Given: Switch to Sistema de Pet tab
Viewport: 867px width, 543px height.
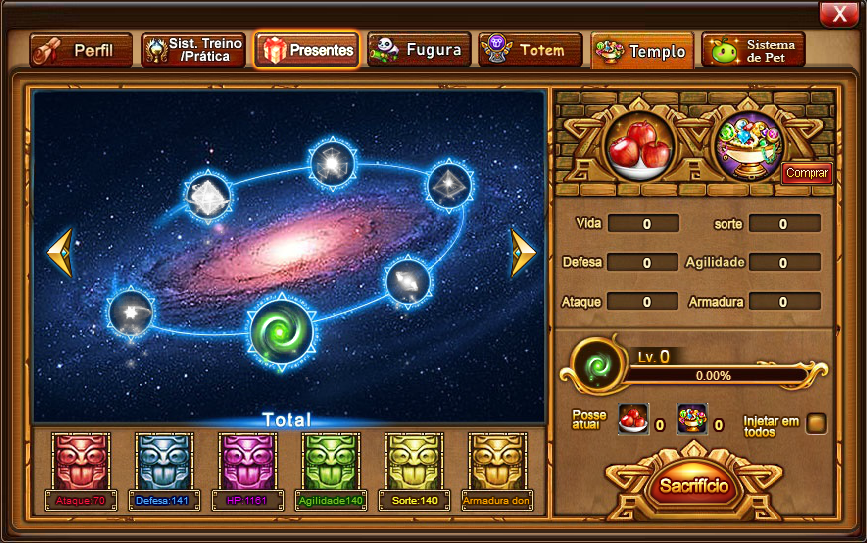Looking at the screenshot, I should pyautogui.click(x=754, y=50).
